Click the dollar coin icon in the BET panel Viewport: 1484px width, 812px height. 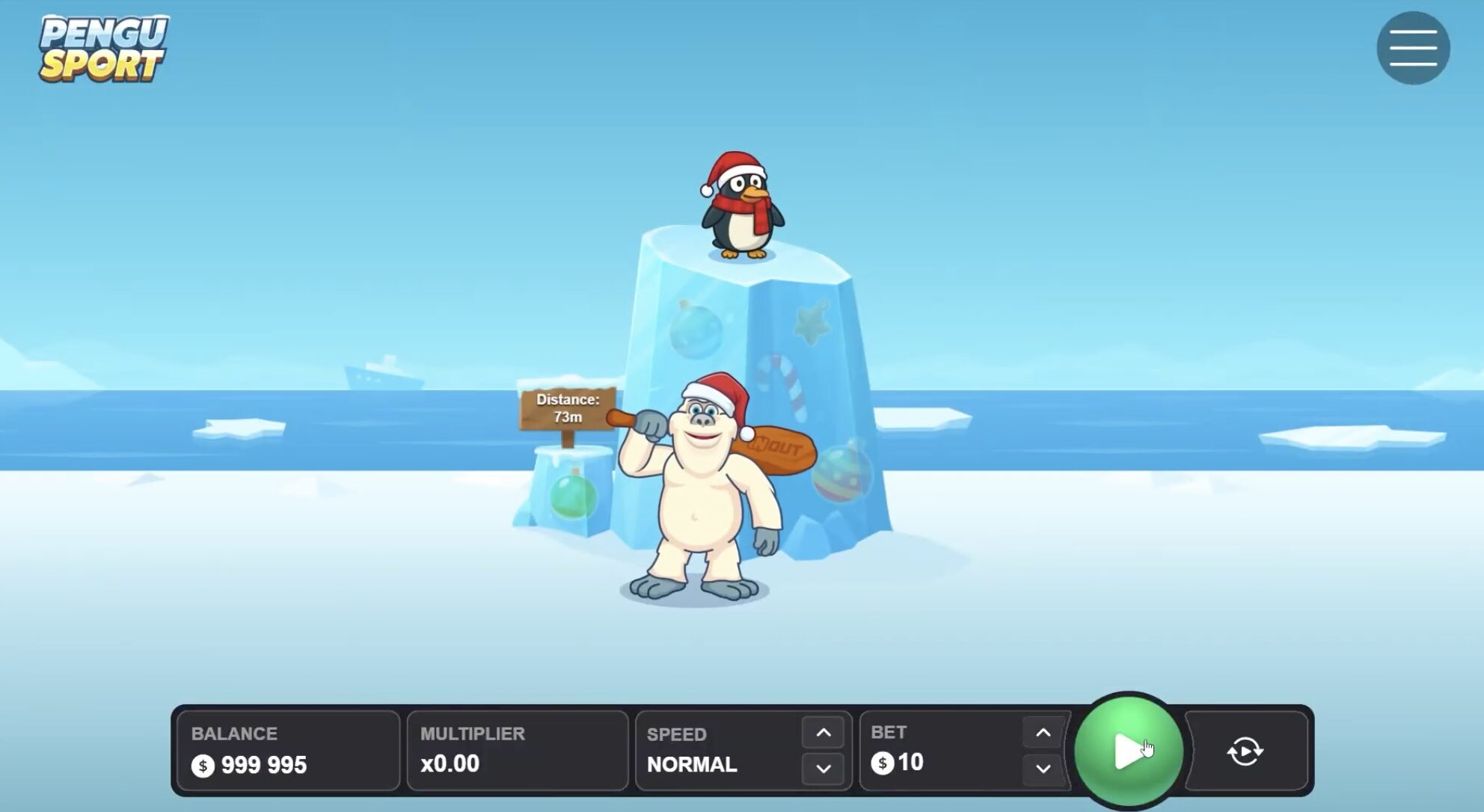pyautogui.click(x=883, y=764)
